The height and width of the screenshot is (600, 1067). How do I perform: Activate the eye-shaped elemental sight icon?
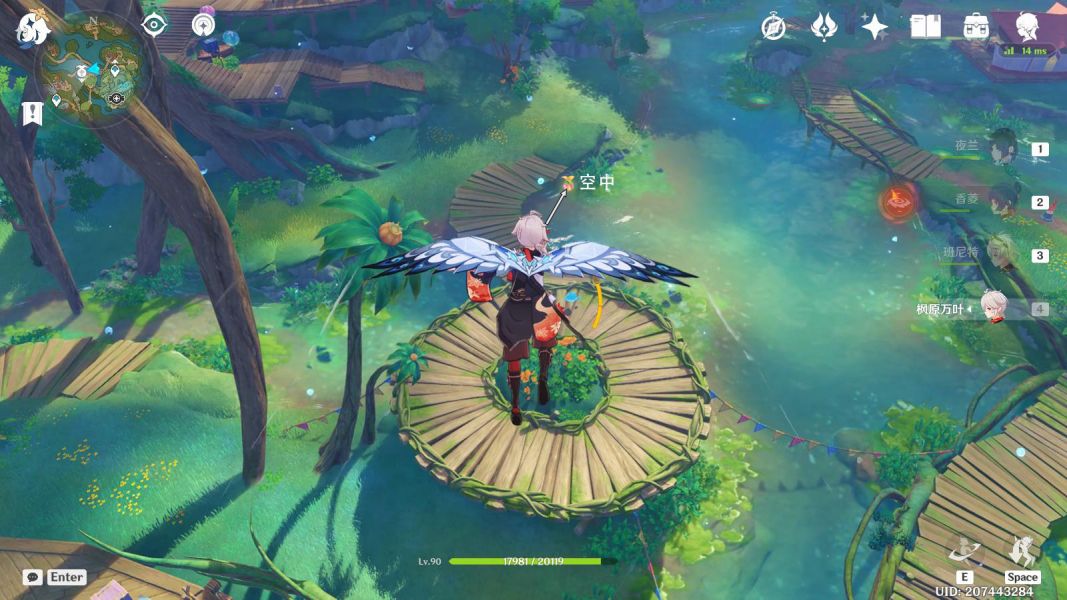[x=154, y=24]
